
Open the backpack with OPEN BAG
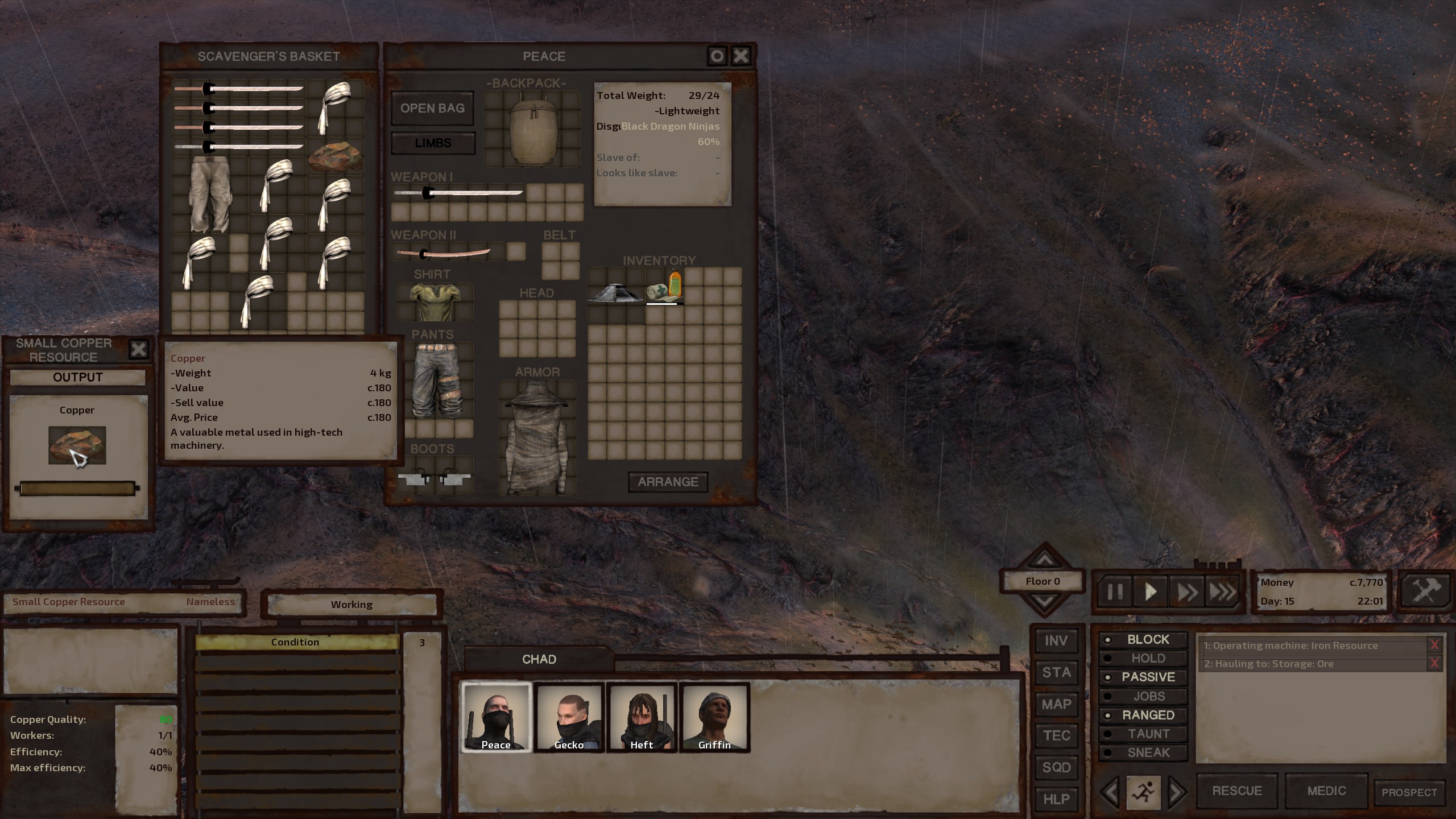point(432,108)
